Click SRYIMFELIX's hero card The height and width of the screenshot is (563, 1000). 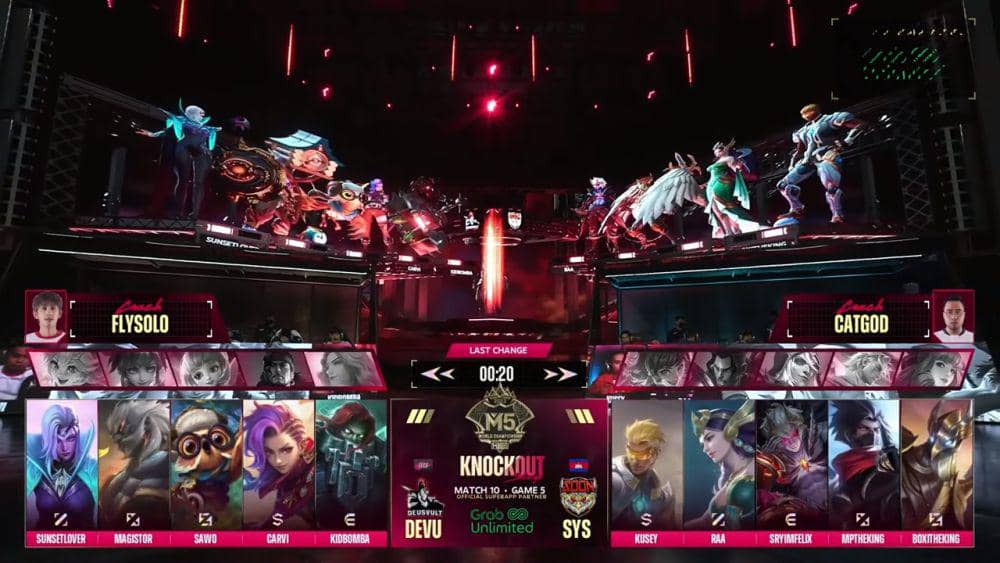791,463
